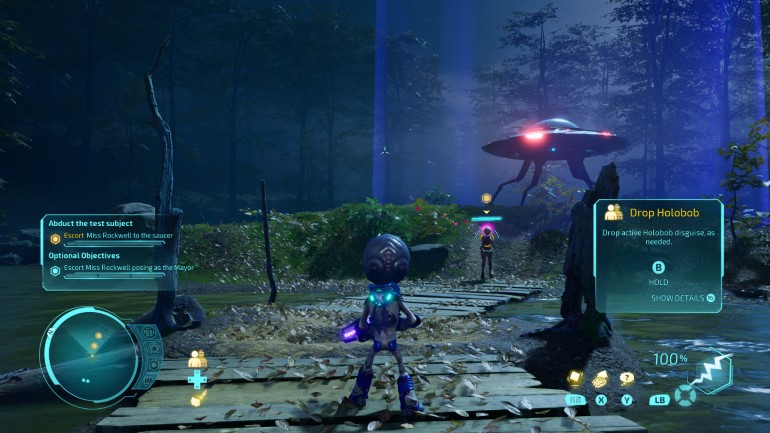Activate the yellow cube ability icon

[576, 378]
